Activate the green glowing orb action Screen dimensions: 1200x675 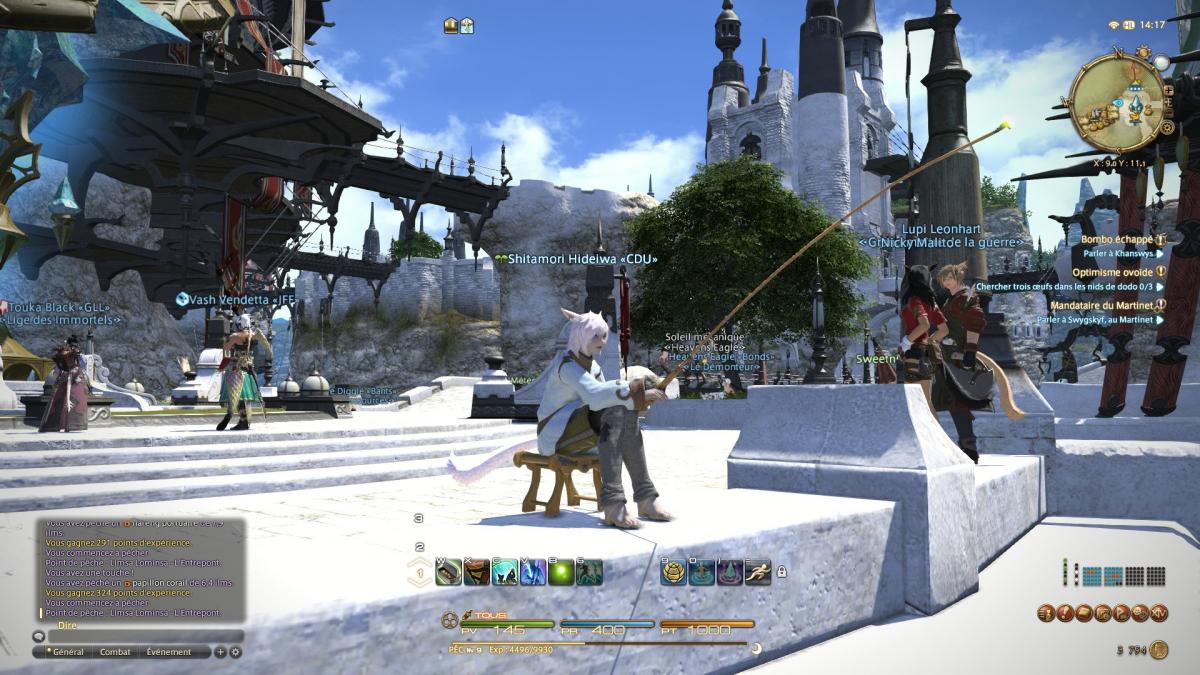(561, 572)
